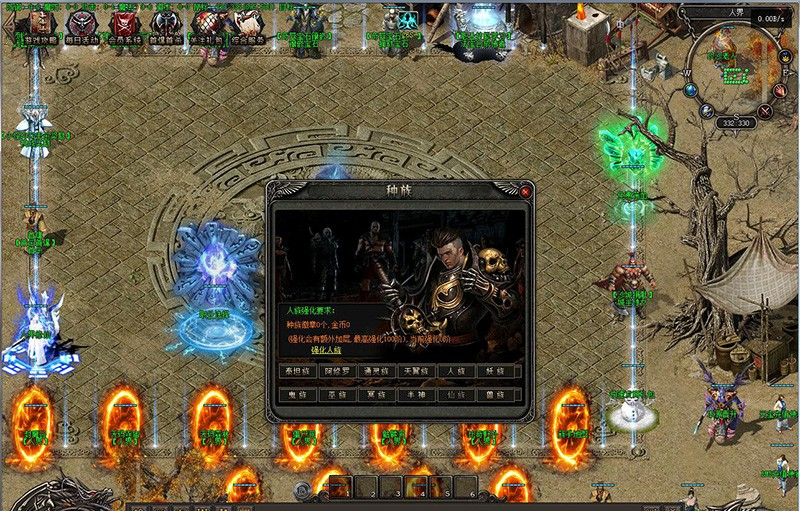This screenshot has height=511, width=800.
Task: Close the 种族 race window
Action: 525,191
